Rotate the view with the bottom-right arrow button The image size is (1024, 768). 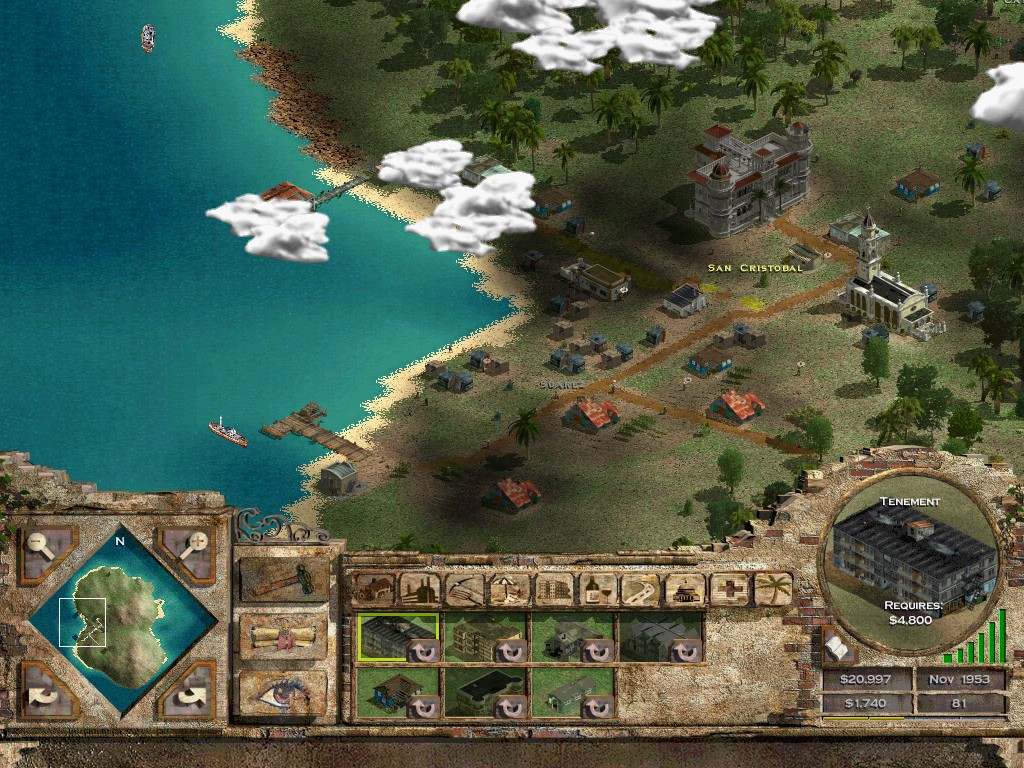click(186, 690)
